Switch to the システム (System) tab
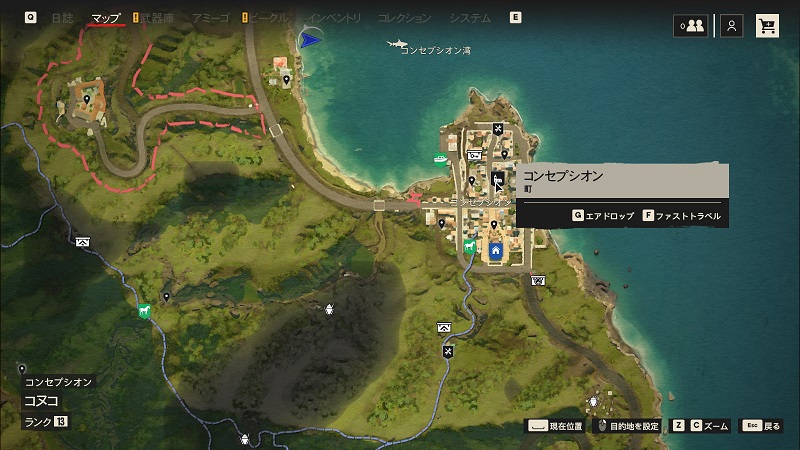This screenshot has width=800, height=450. point(470,18)
